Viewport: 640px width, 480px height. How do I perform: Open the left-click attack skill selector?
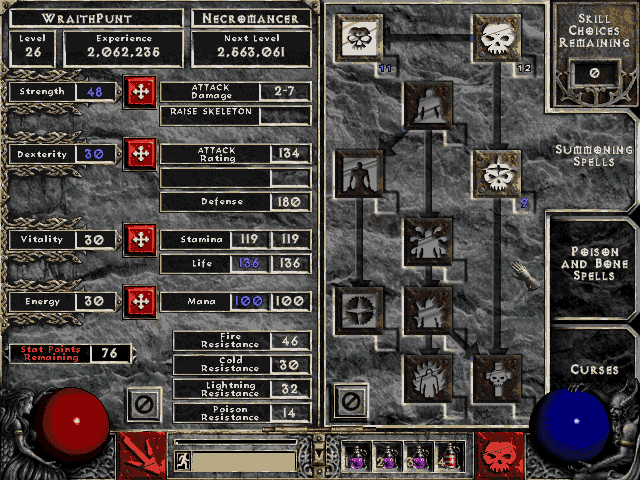142,454
